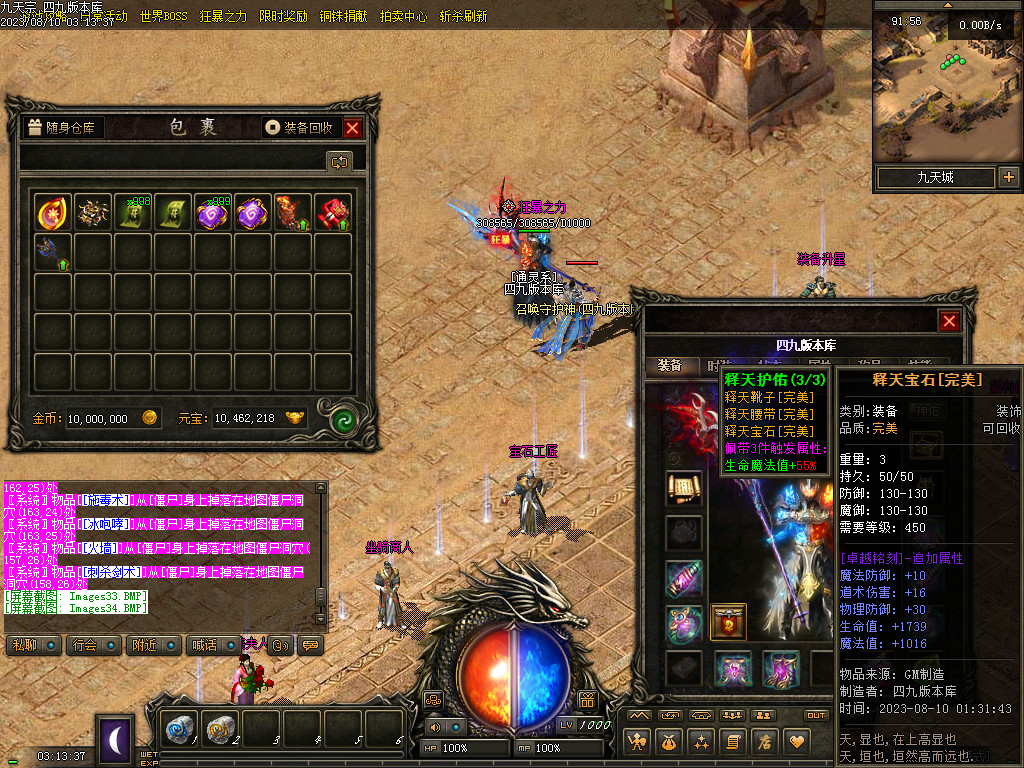Open the 狂暴之力 menu entry
Image resolution: width=1024 pixels, height=768 pixels.
coord(223,16)
